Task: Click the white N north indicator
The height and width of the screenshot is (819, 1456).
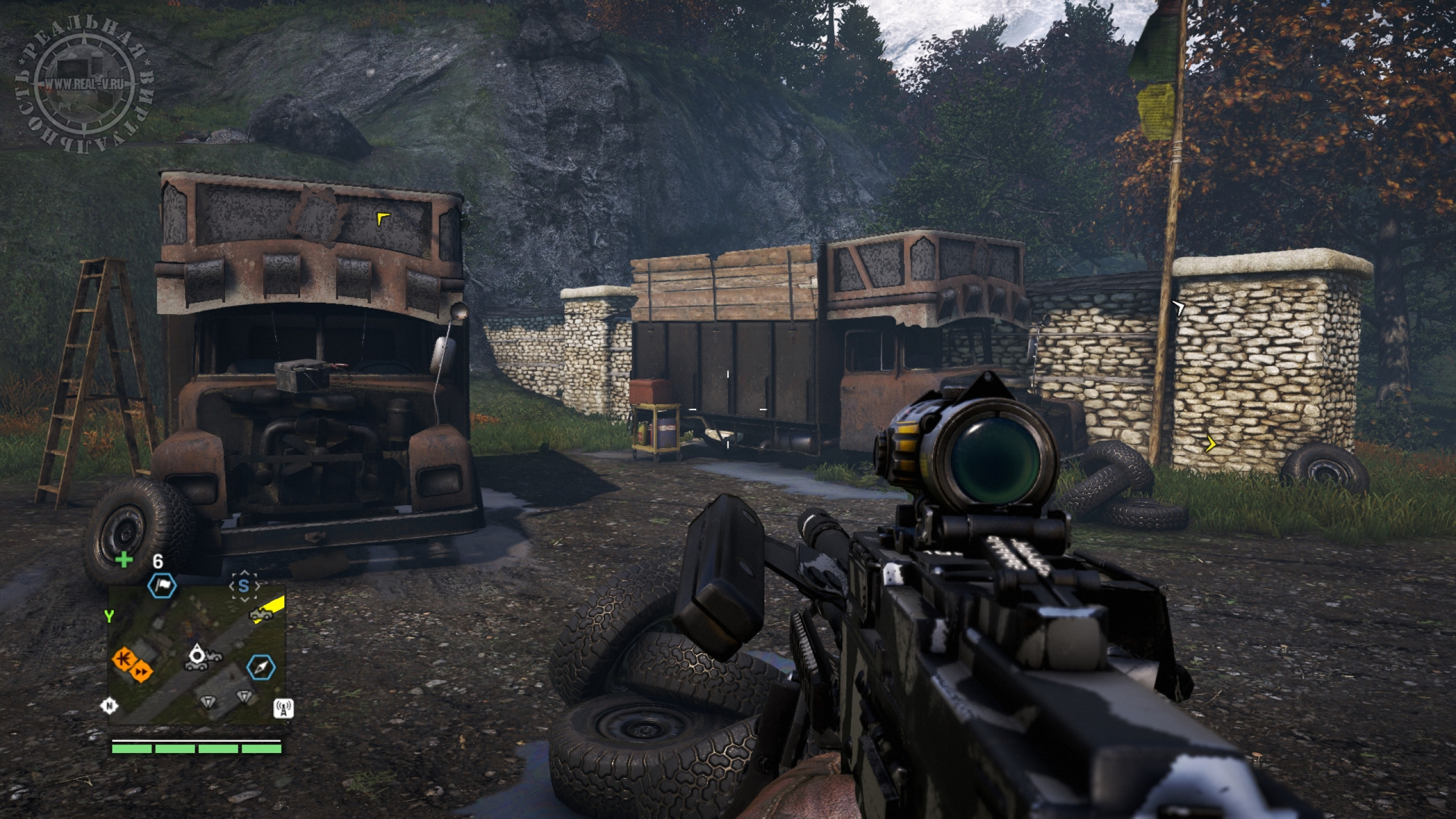Action: click(108, 706)
